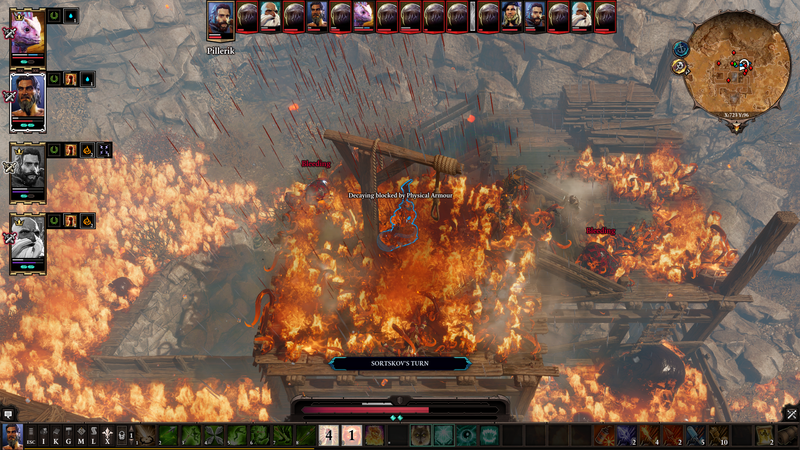The image size is (800, 450).
Task: Click Pillerik's portrait in the turn order
Action: click(222, 19)
